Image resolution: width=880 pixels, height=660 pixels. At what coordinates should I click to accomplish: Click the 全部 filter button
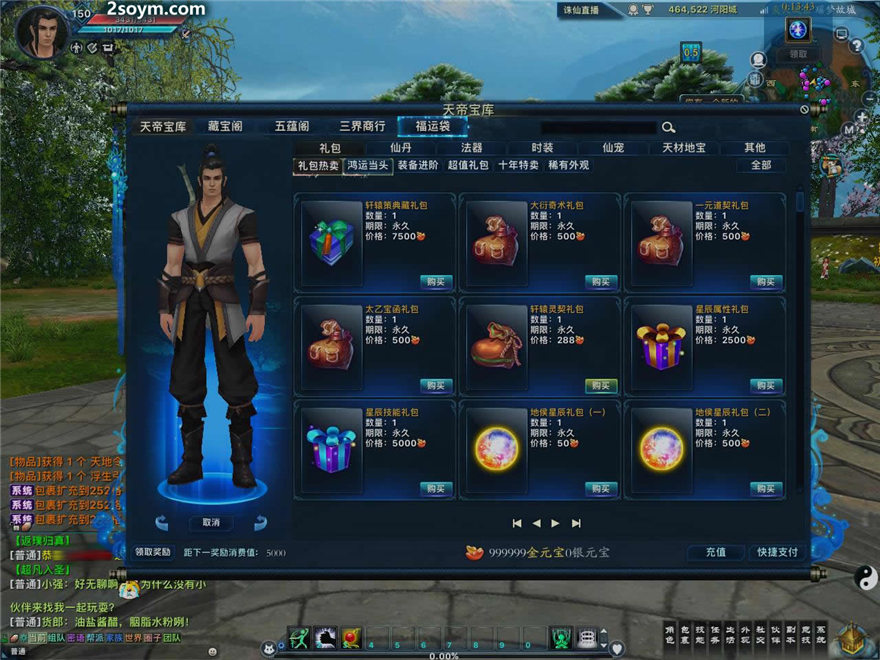point(761,166)
